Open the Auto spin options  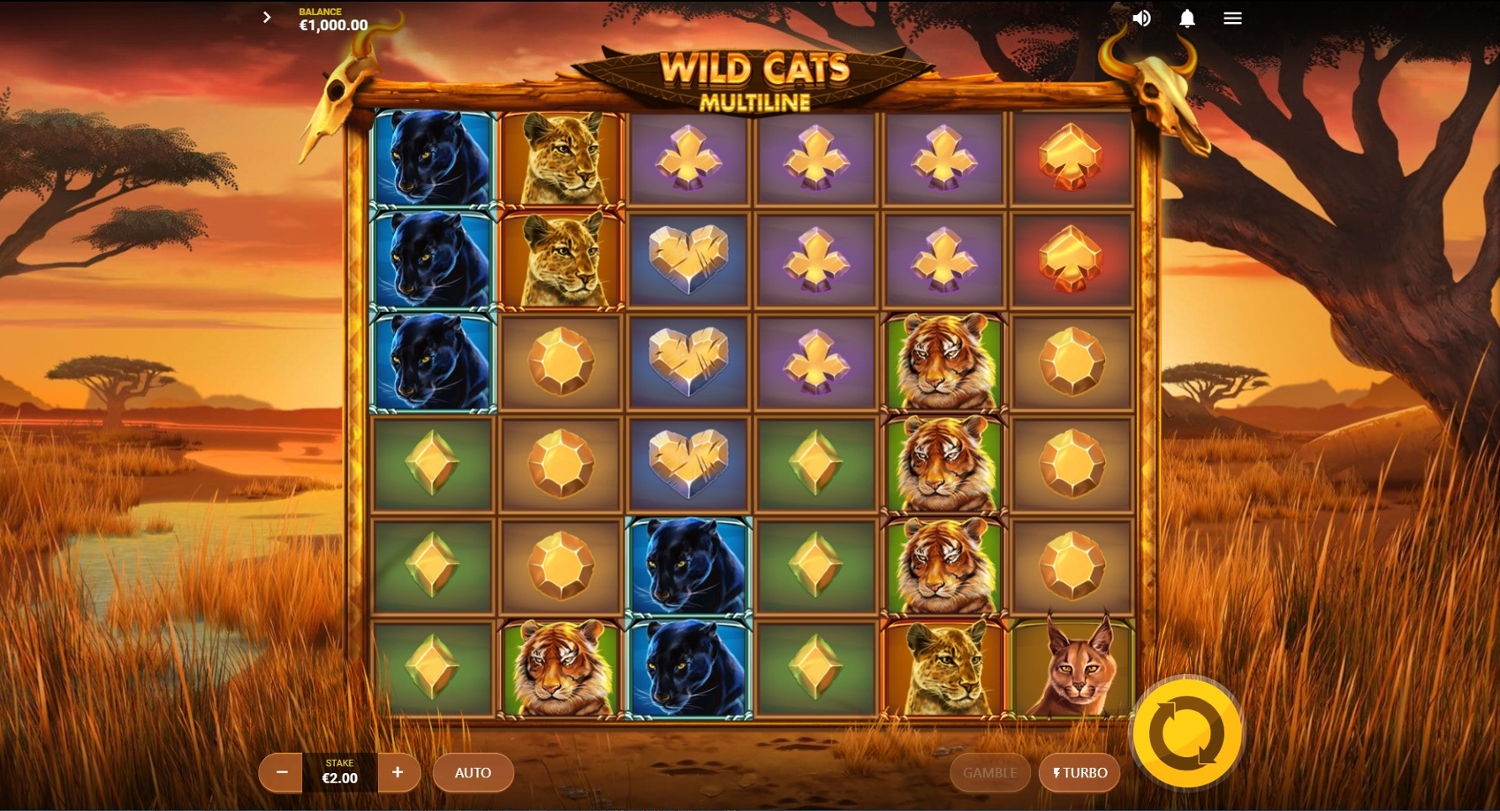pos(473,772)
